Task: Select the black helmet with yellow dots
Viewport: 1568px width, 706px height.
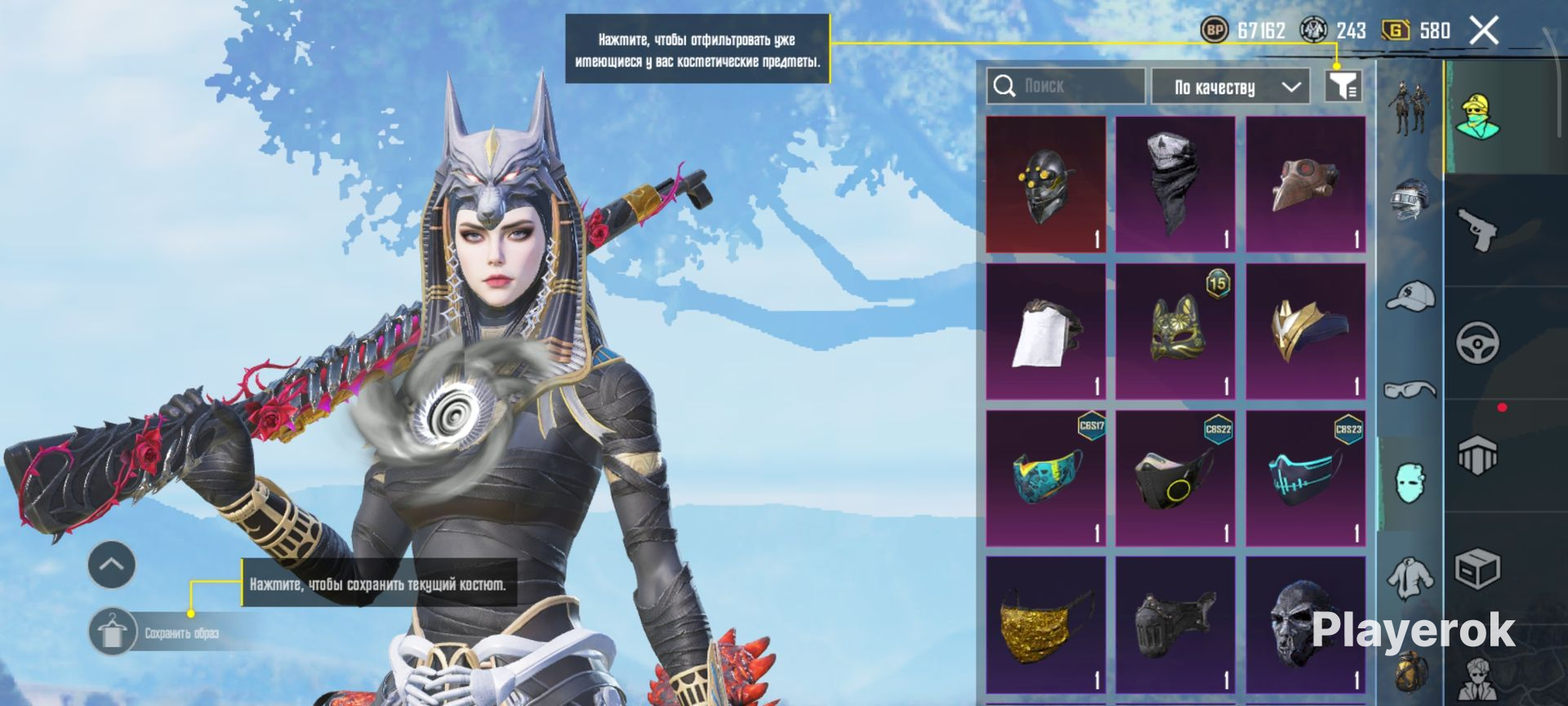Action: 1046,185
